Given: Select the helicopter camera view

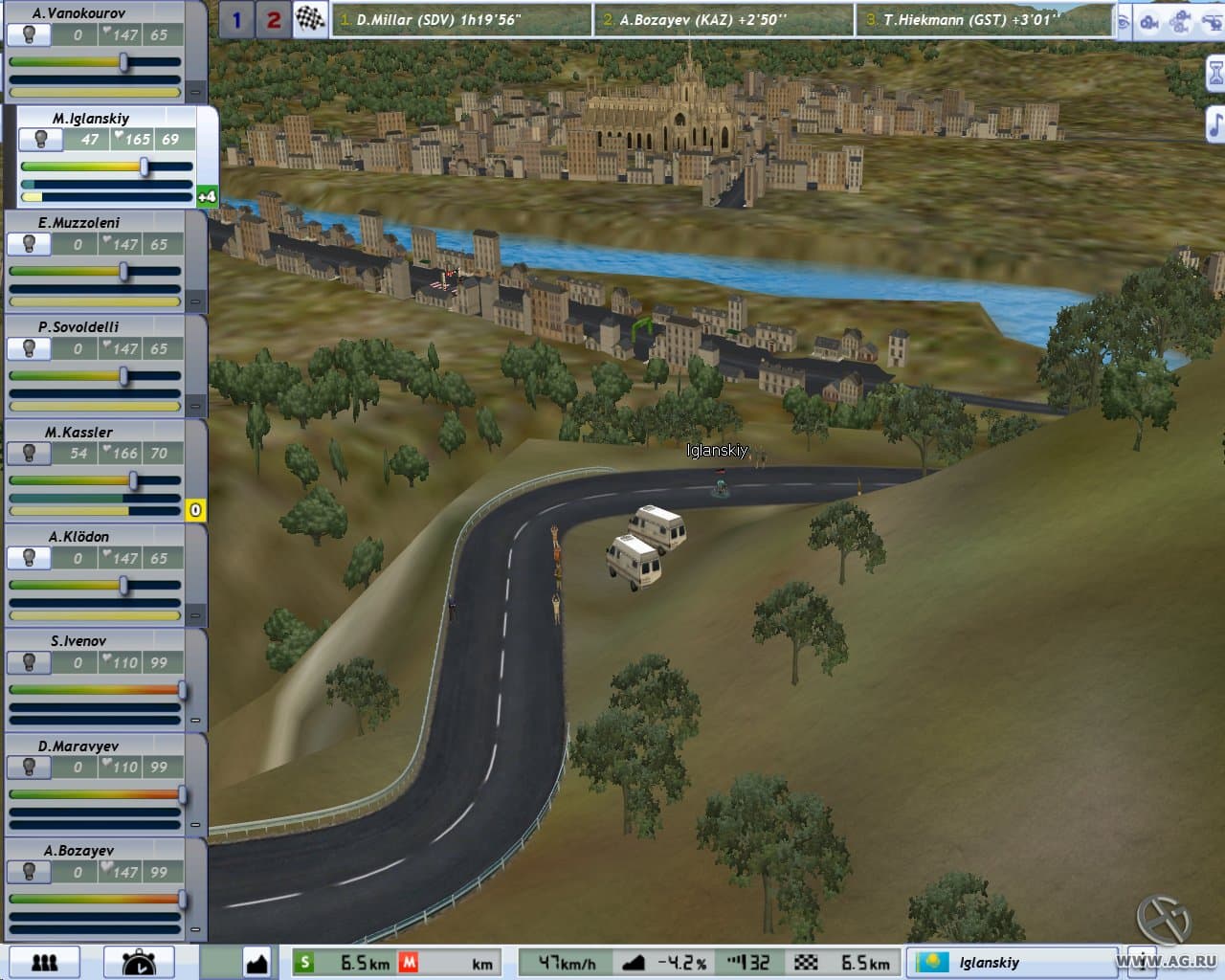Looking at the screenshot, I should tap(1213, 22).
